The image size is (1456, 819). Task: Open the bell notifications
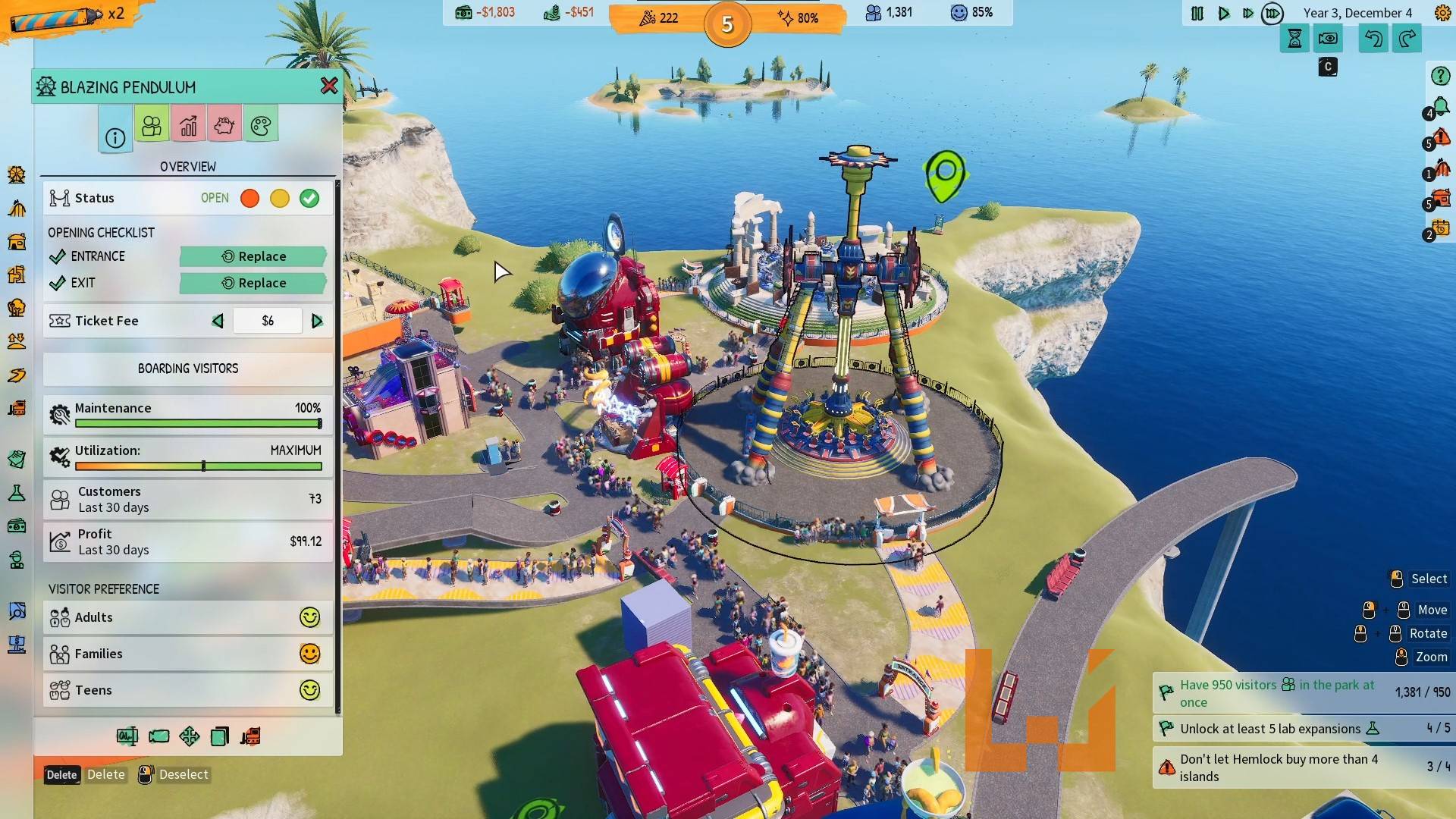pos(1440,106)
